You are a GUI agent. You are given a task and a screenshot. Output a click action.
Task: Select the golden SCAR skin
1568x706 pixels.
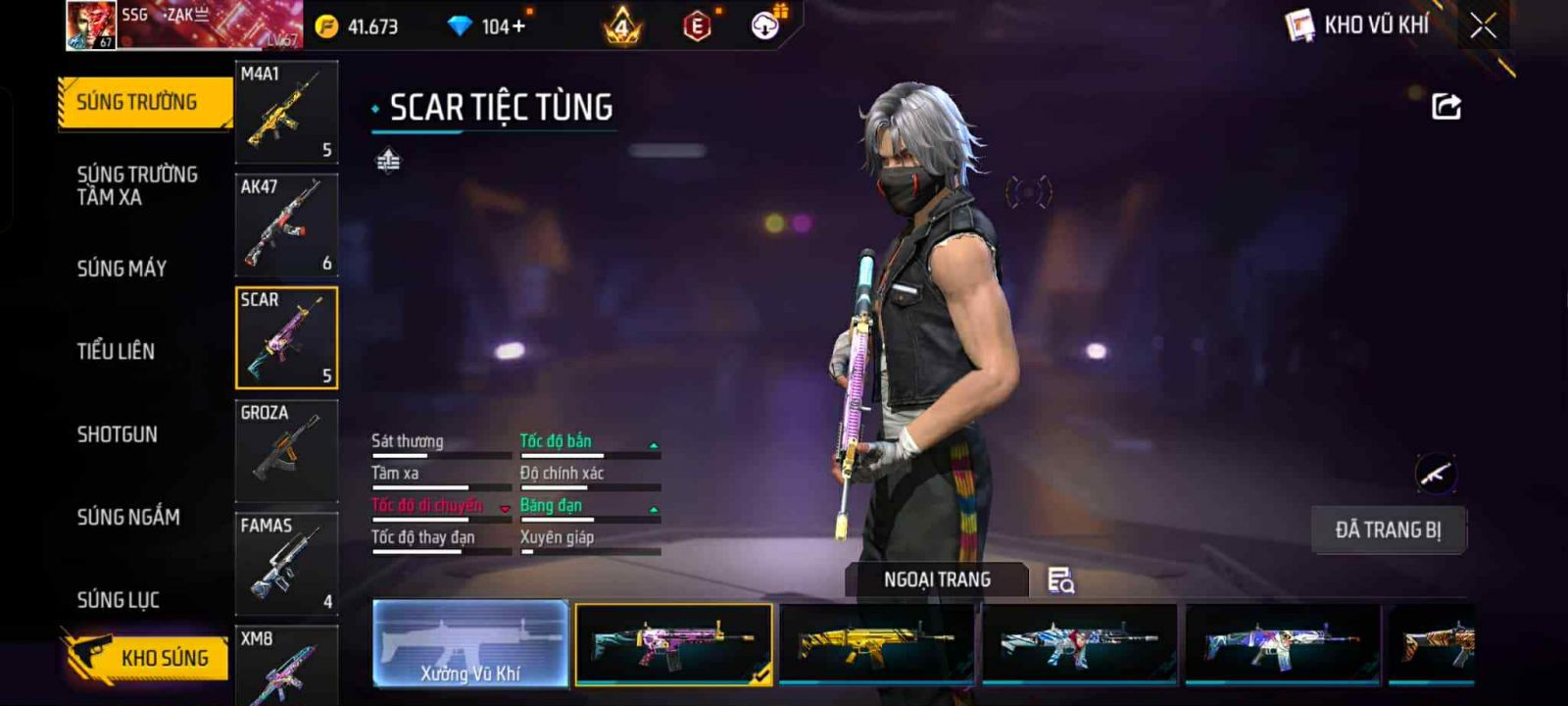pyautogui.click(x=877, y=643)
